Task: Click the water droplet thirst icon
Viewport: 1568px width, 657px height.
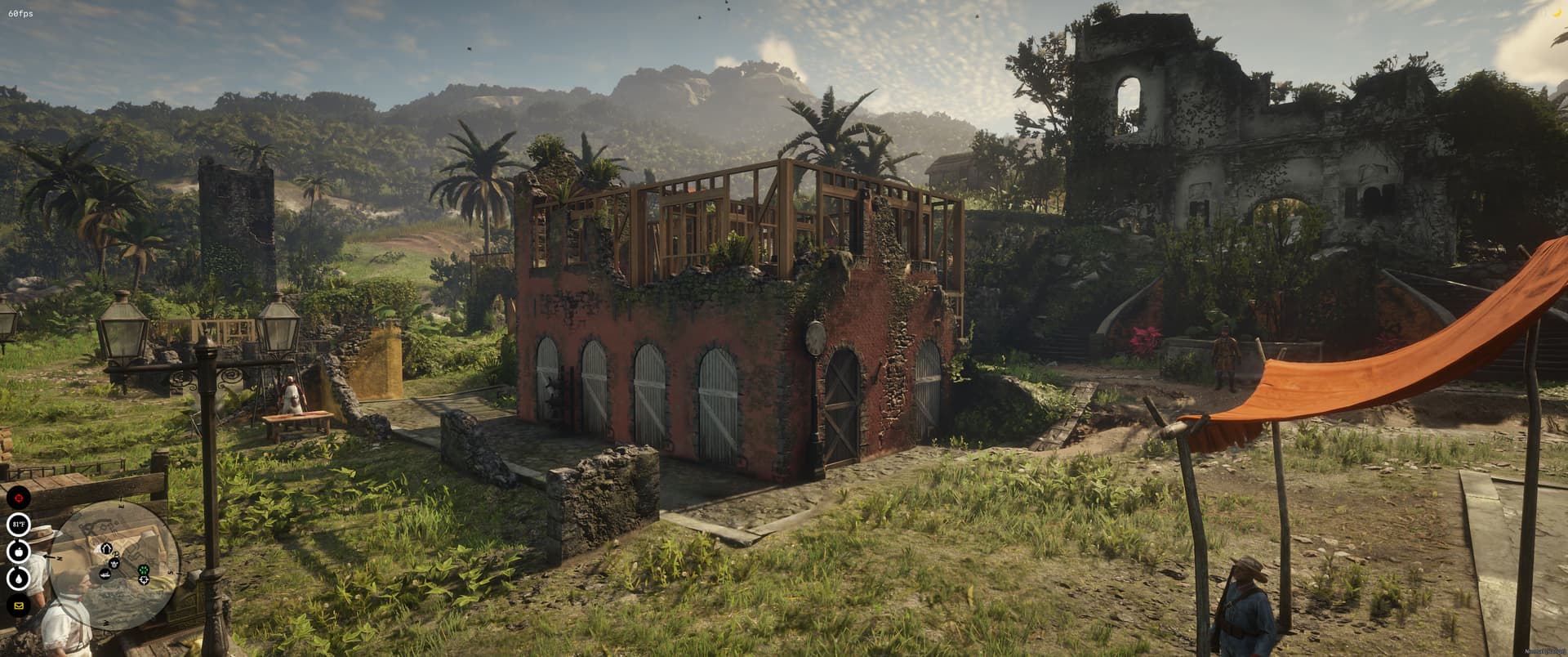Action: click(x=18, y=578)
